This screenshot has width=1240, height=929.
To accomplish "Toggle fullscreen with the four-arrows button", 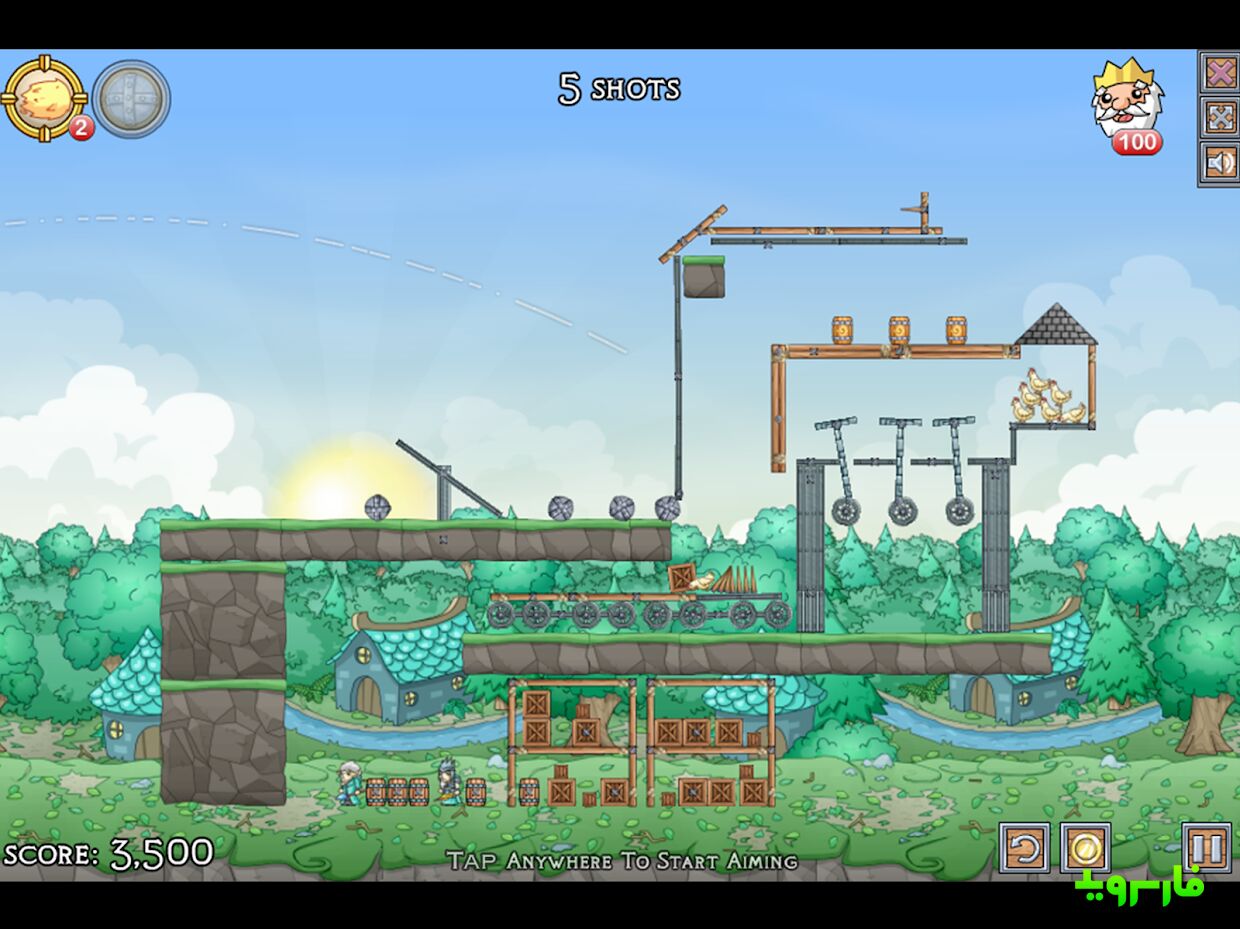I will pyautogui.click(x=1219, y=117).
